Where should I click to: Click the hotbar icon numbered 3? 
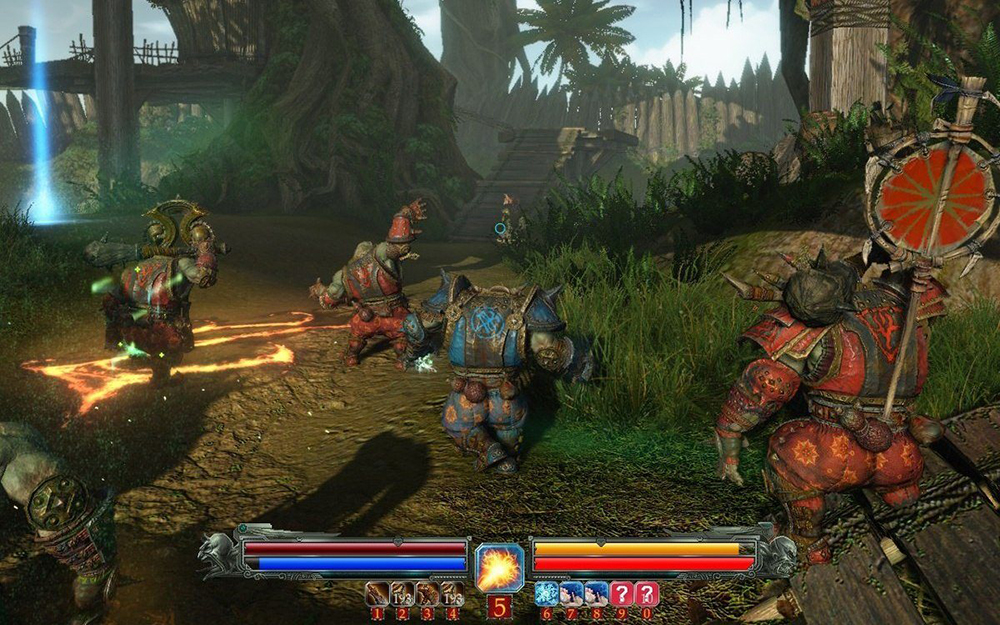pos(427,593)
